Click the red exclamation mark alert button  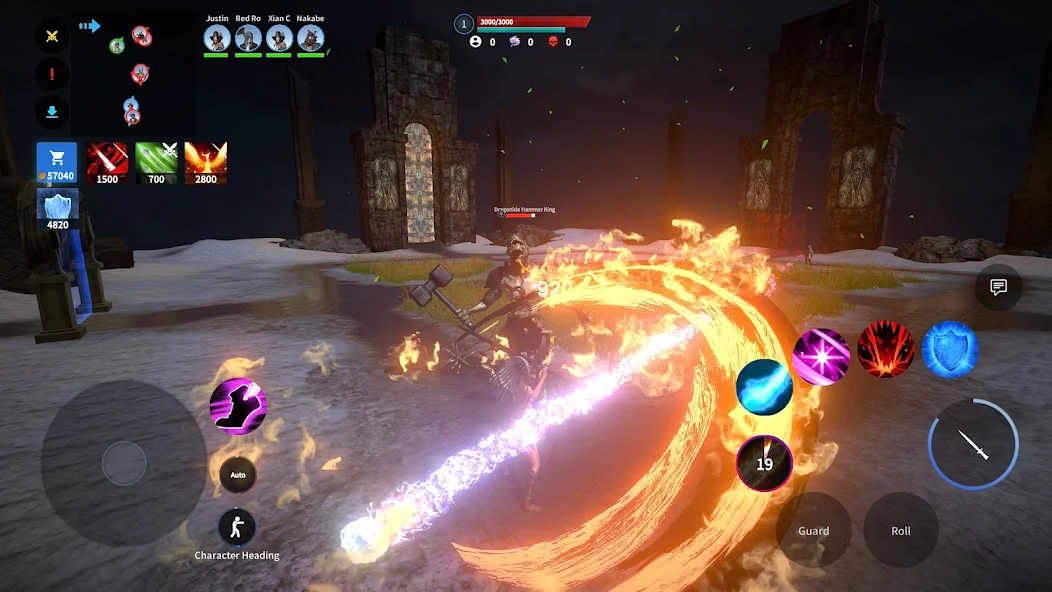coord(52,74)
